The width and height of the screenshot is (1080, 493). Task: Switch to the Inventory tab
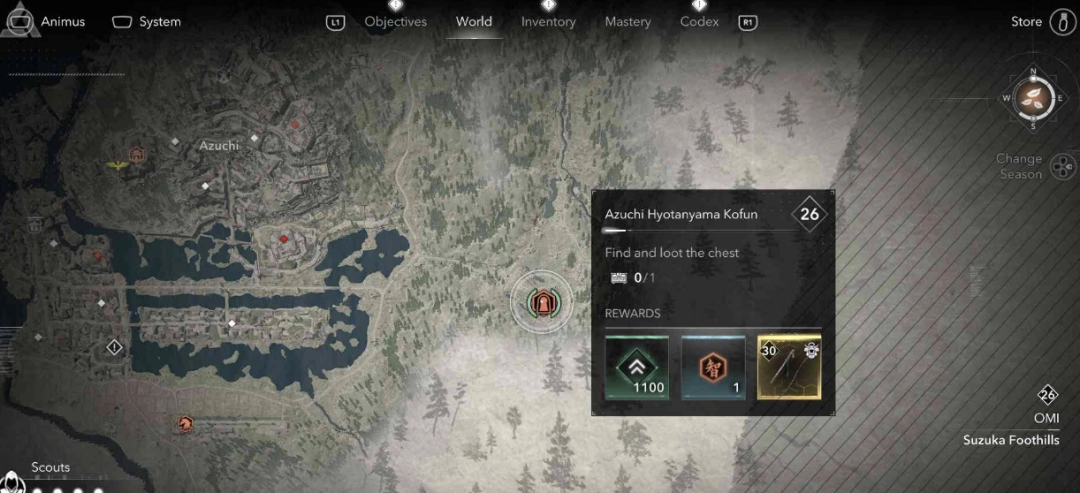(548, 22)
